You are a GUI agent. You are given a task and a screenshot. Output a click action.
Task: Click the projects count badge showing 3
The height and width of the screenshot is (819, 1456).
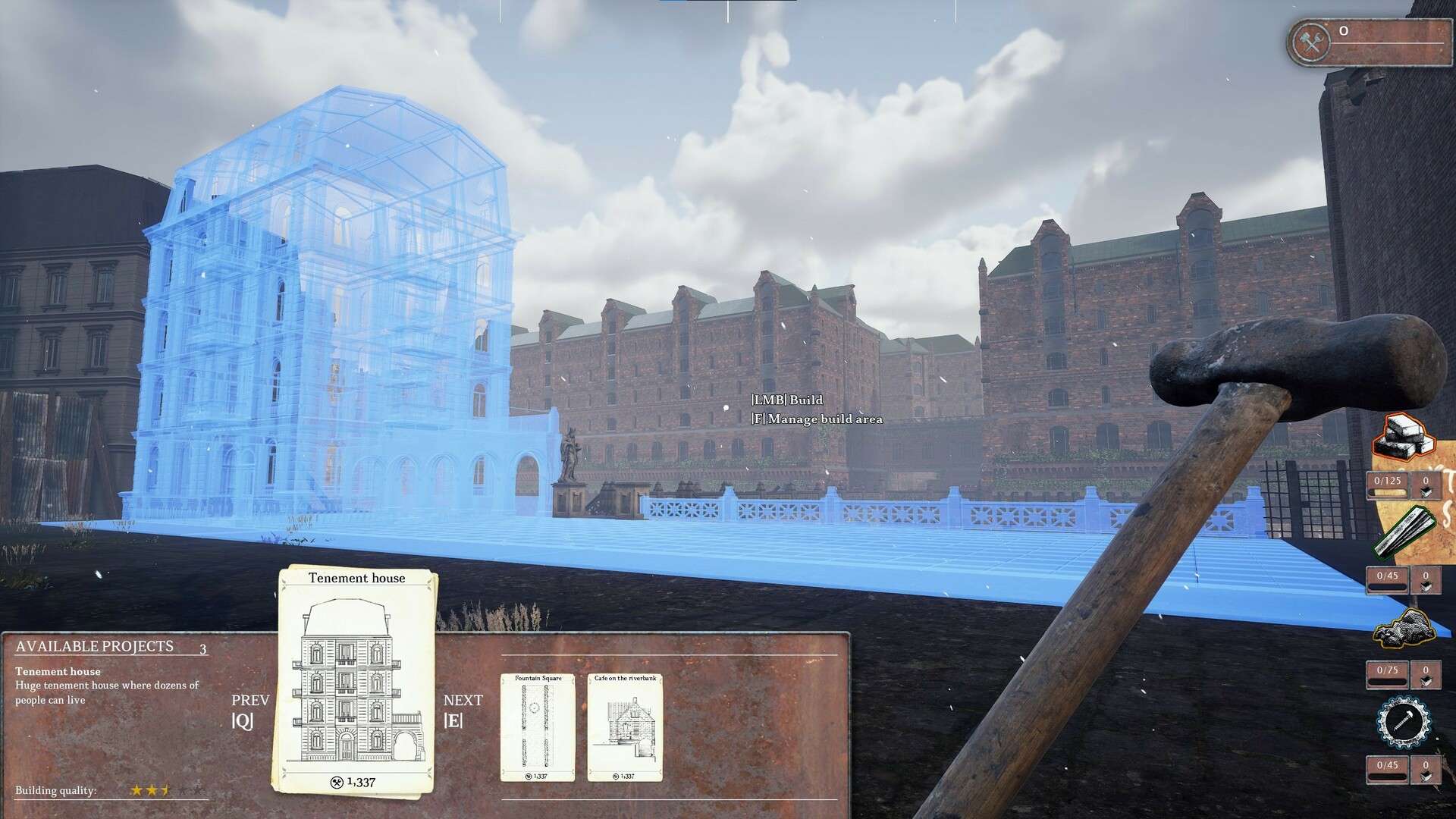coord(202,650)
